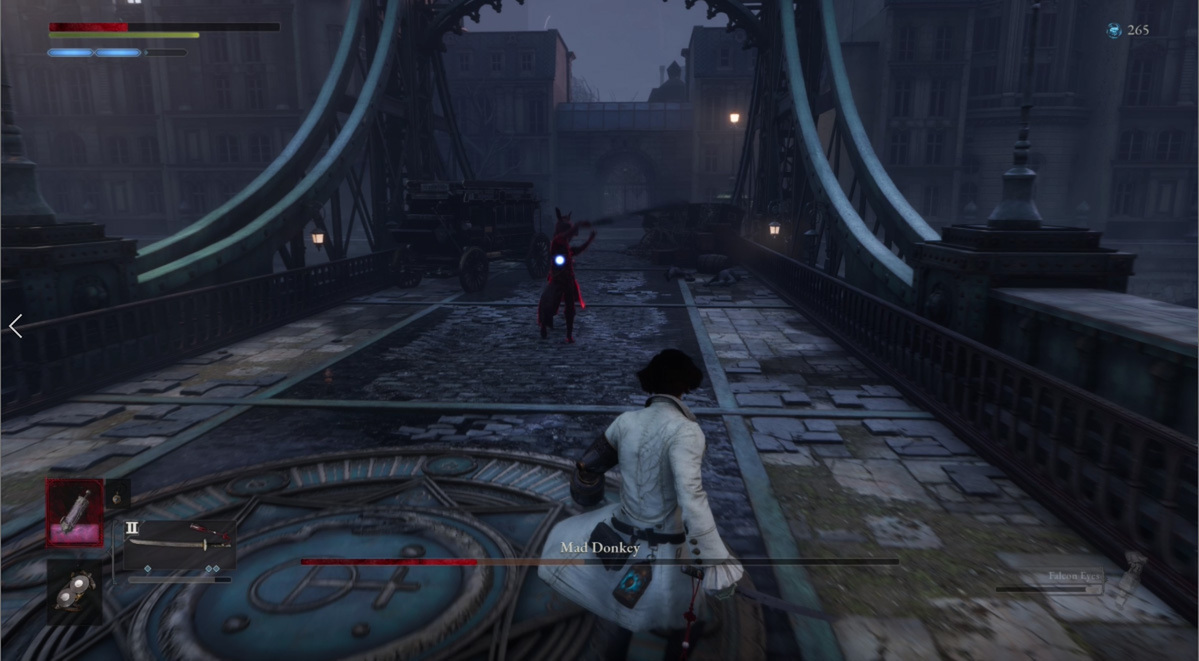Select the Pulse Cell healing item slot
The height and width of the screenshot is (661, 1199).
pos(74,512)
